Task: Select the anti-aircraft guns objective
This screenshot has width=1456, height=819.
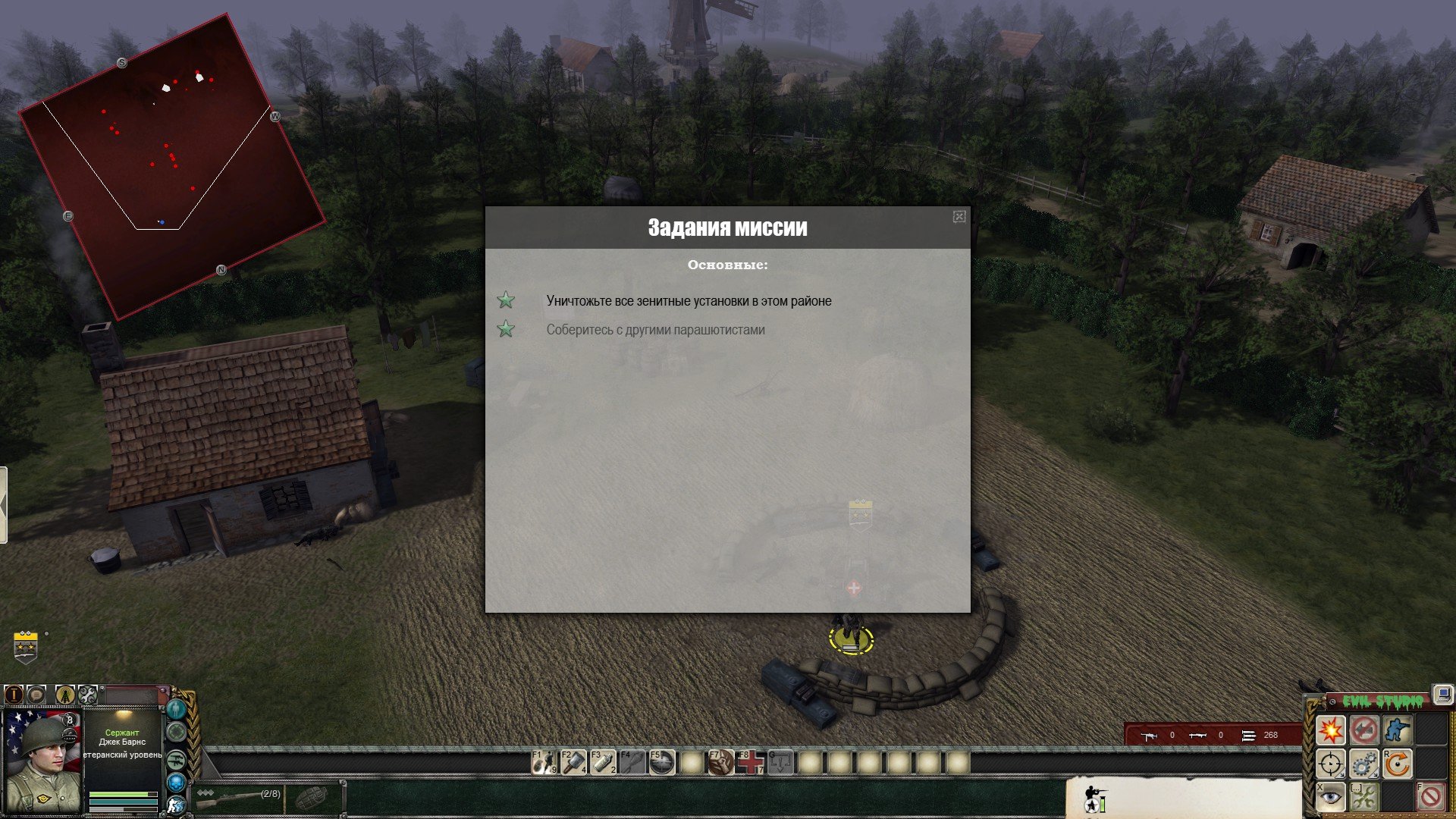Action: (x=689, y=301)
